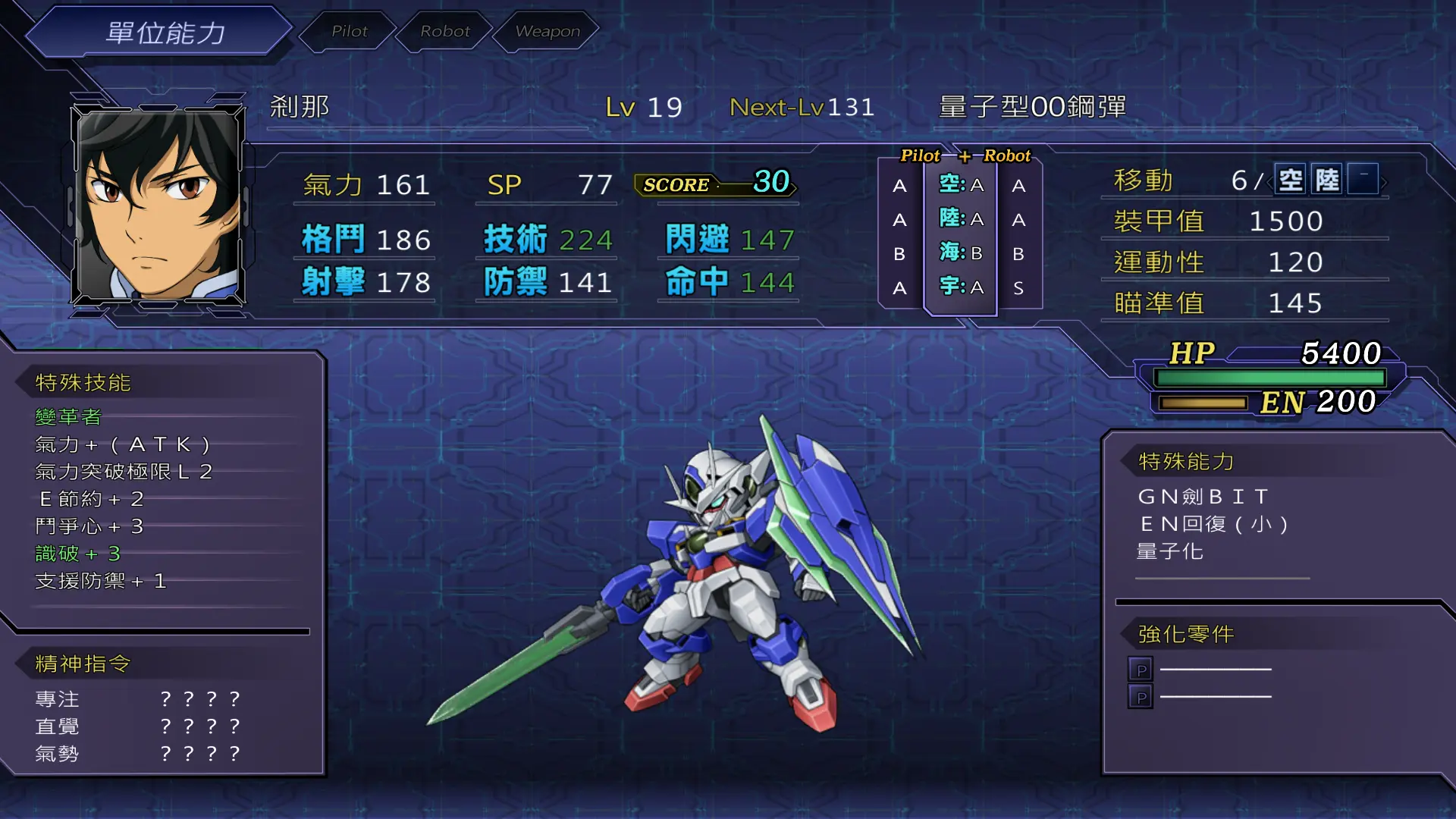Image resolution: width=1456 pixels, height=819 pixels.
Task: Choose the EN回復(小) ability entry
Action: [x=1214, y=524]
